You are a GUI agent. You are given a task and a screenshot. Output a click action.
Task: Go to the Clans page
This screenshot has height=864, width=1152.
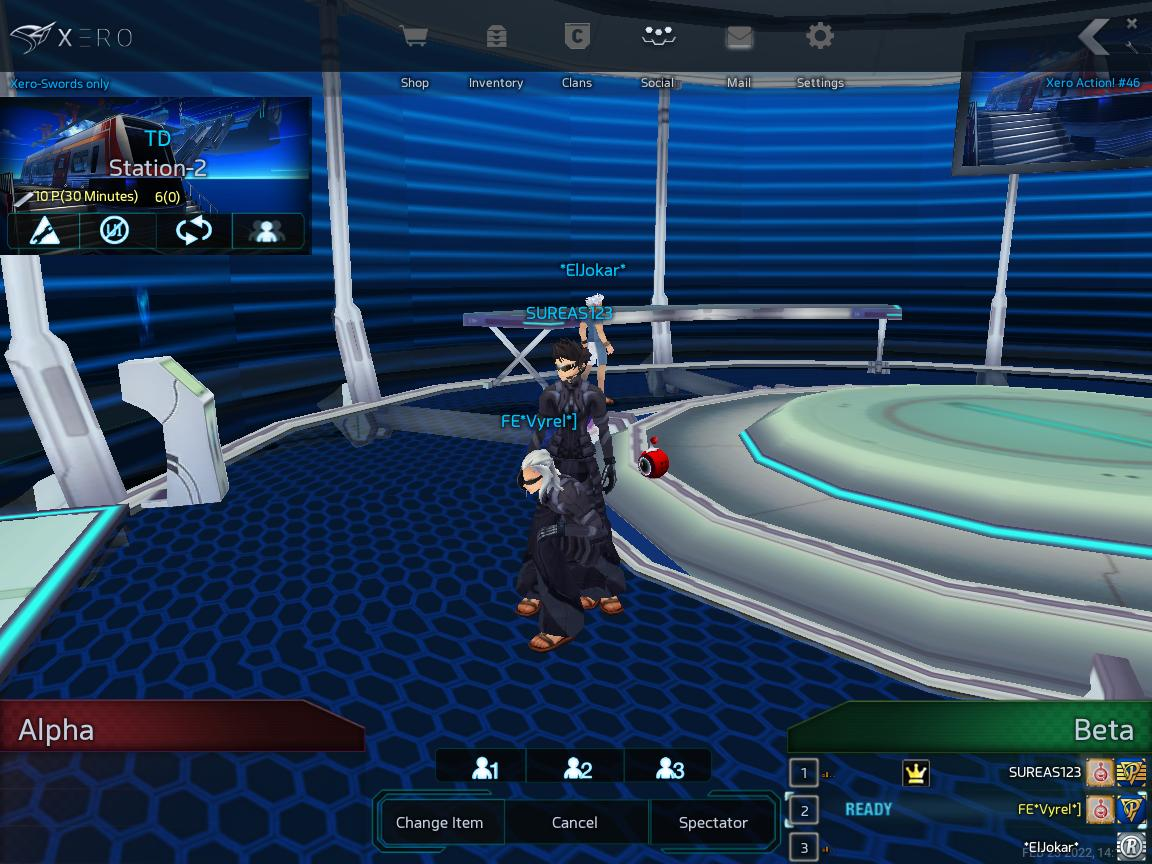pos(576,52)
